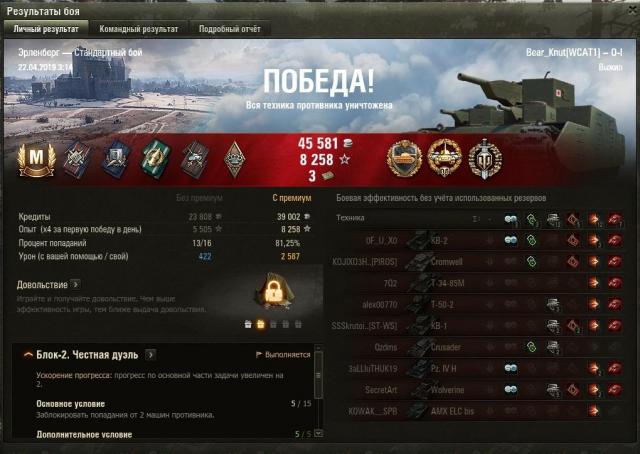Select the Личный результат tab
This screenshot has width=640, height=454.
(x=46, y=30)
